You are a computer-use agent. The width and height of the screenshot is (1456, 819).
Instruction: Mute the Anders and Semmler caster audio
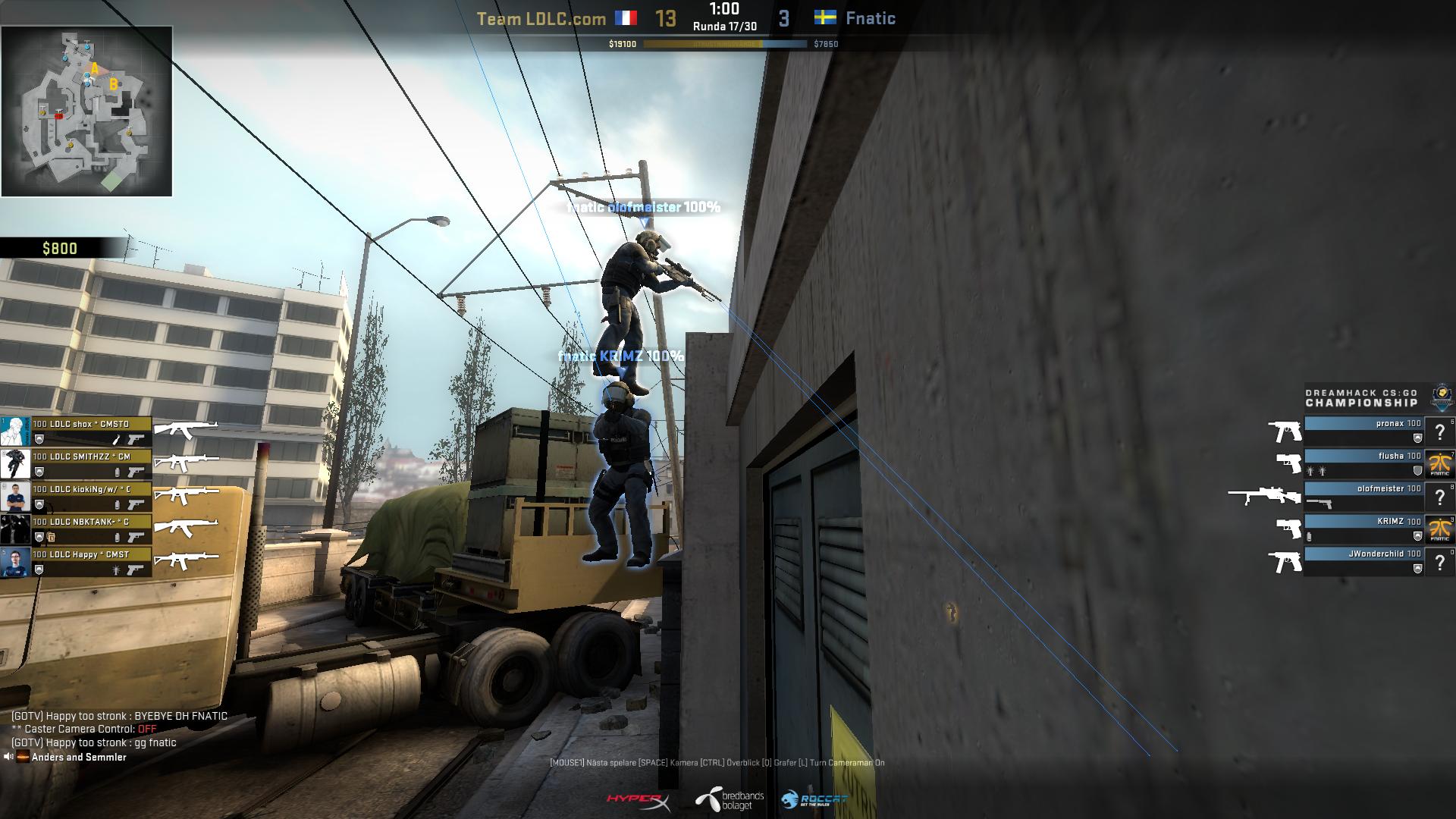pyautogui.click(x=11, y=756)
